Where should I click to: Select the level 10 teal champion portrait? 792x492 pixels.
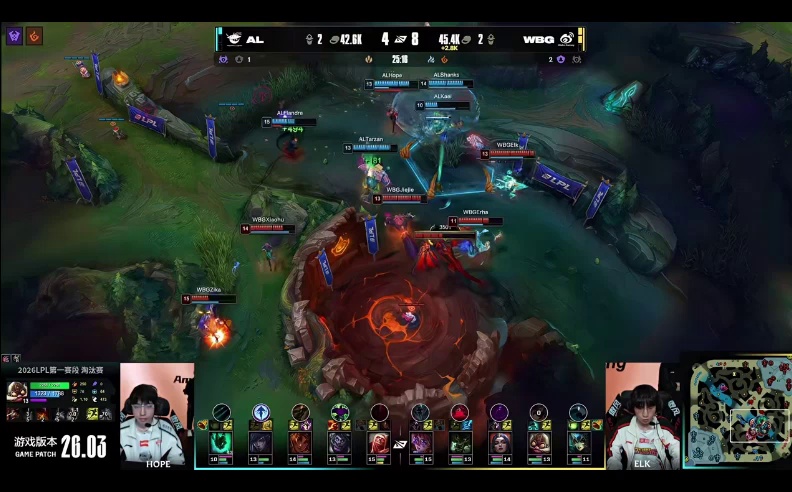pos(220,441)
